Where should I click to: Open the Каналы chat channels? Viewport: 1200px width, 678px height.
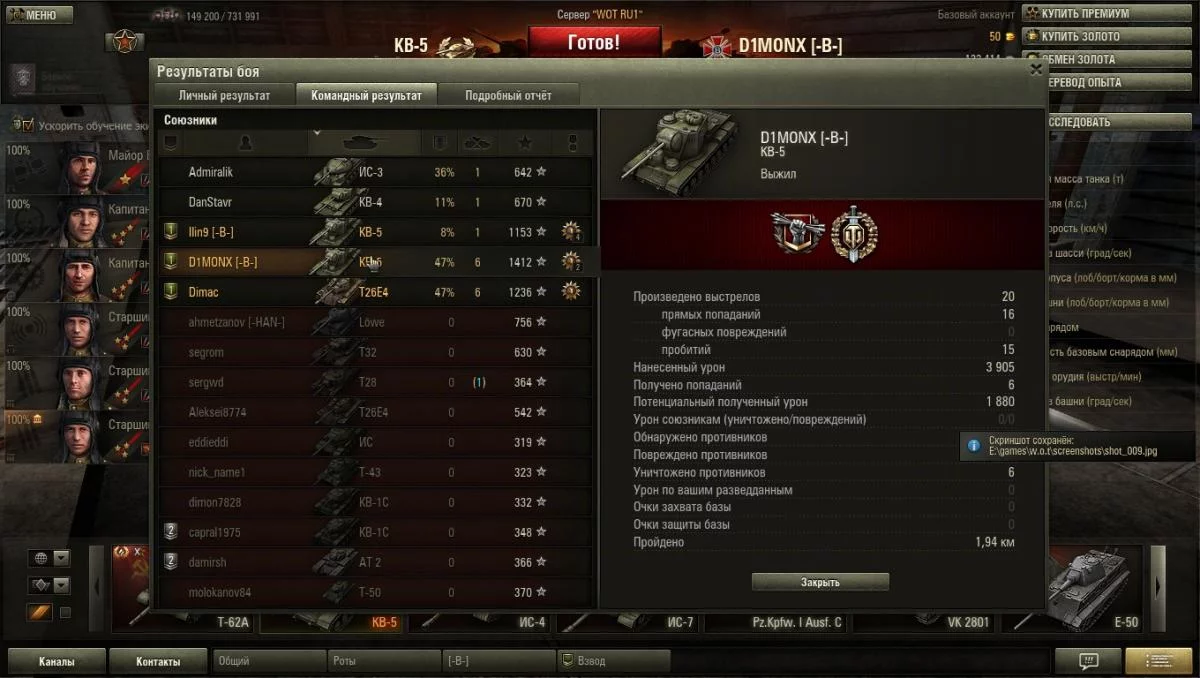click(56, 661)
